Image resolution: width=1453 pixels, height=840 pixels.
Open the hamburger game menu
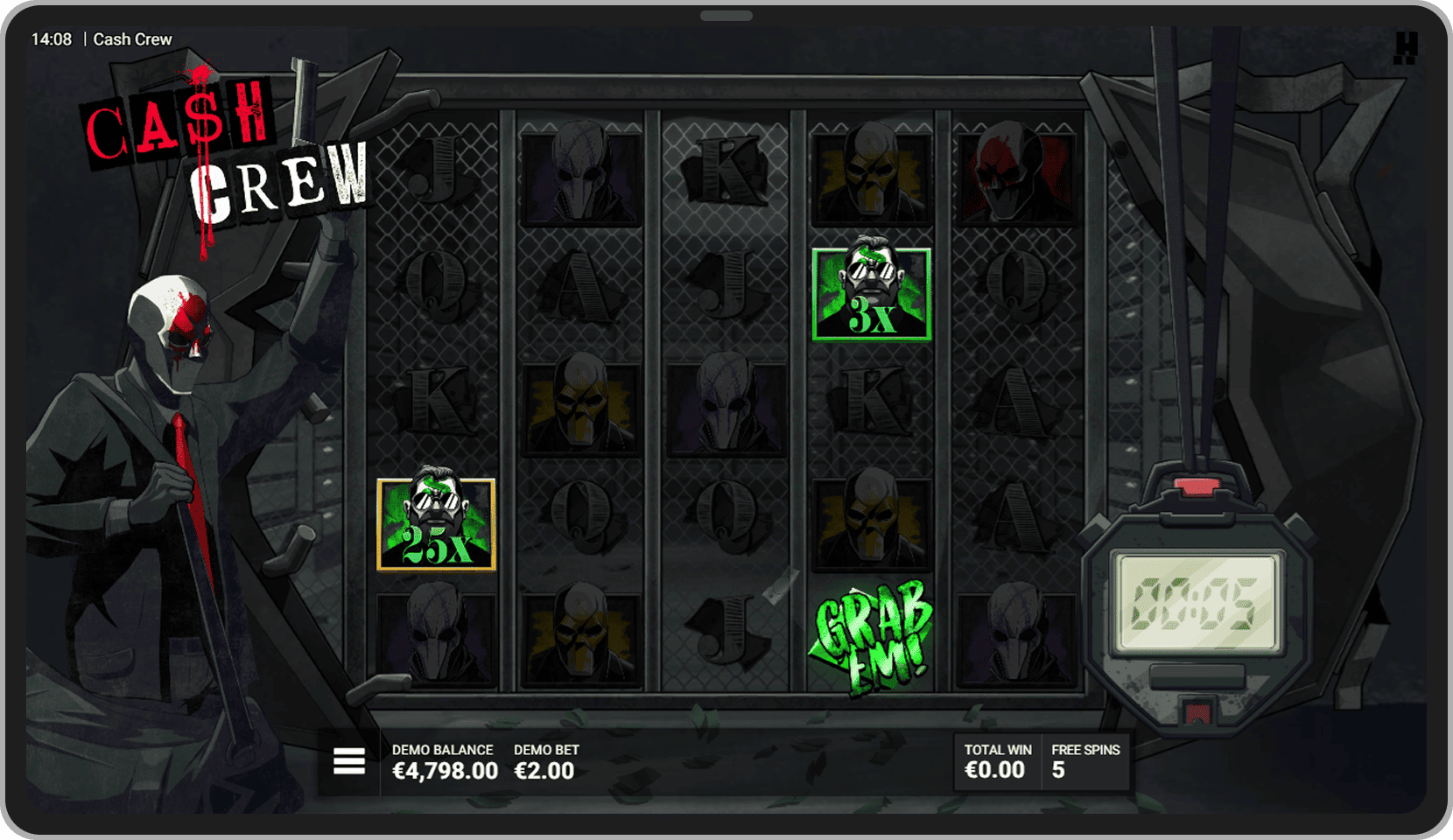pos(348,761)
